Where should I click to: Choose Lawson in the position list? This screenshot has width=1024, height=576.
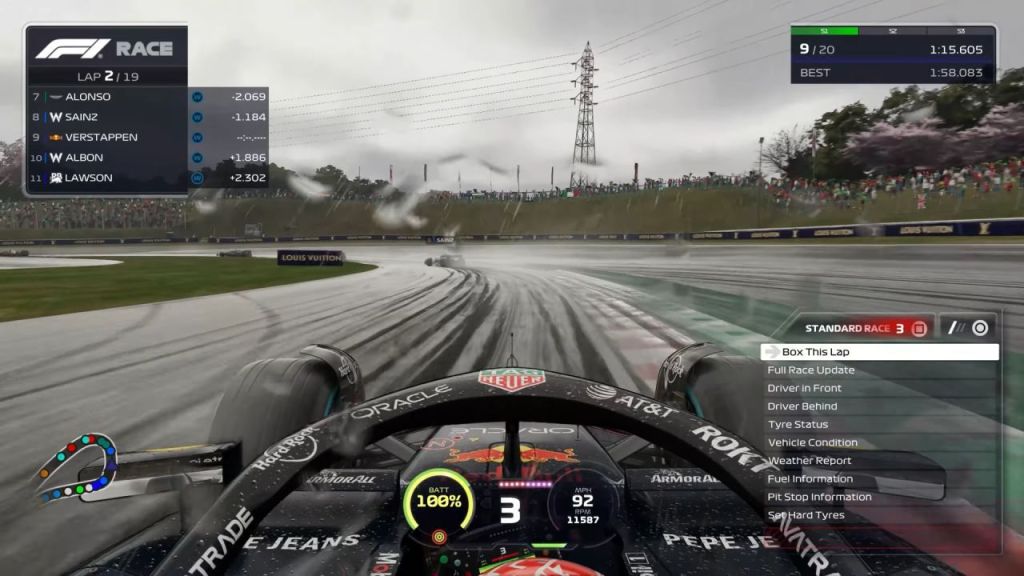[107, 178]
